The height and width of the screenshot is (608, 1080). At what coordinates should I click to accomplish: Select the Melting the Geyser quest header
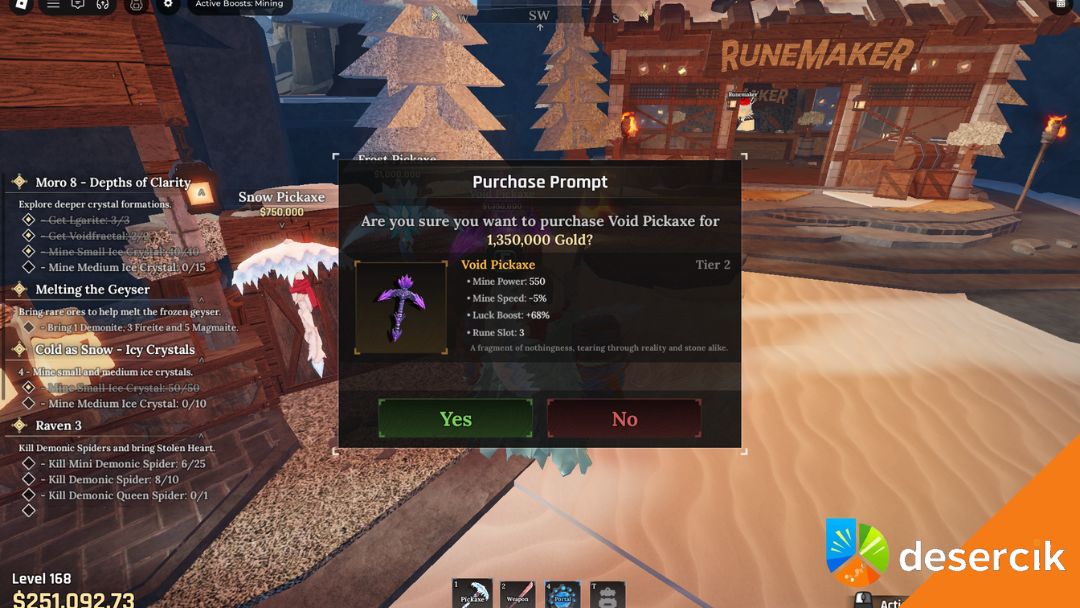(x=92, y=289)
